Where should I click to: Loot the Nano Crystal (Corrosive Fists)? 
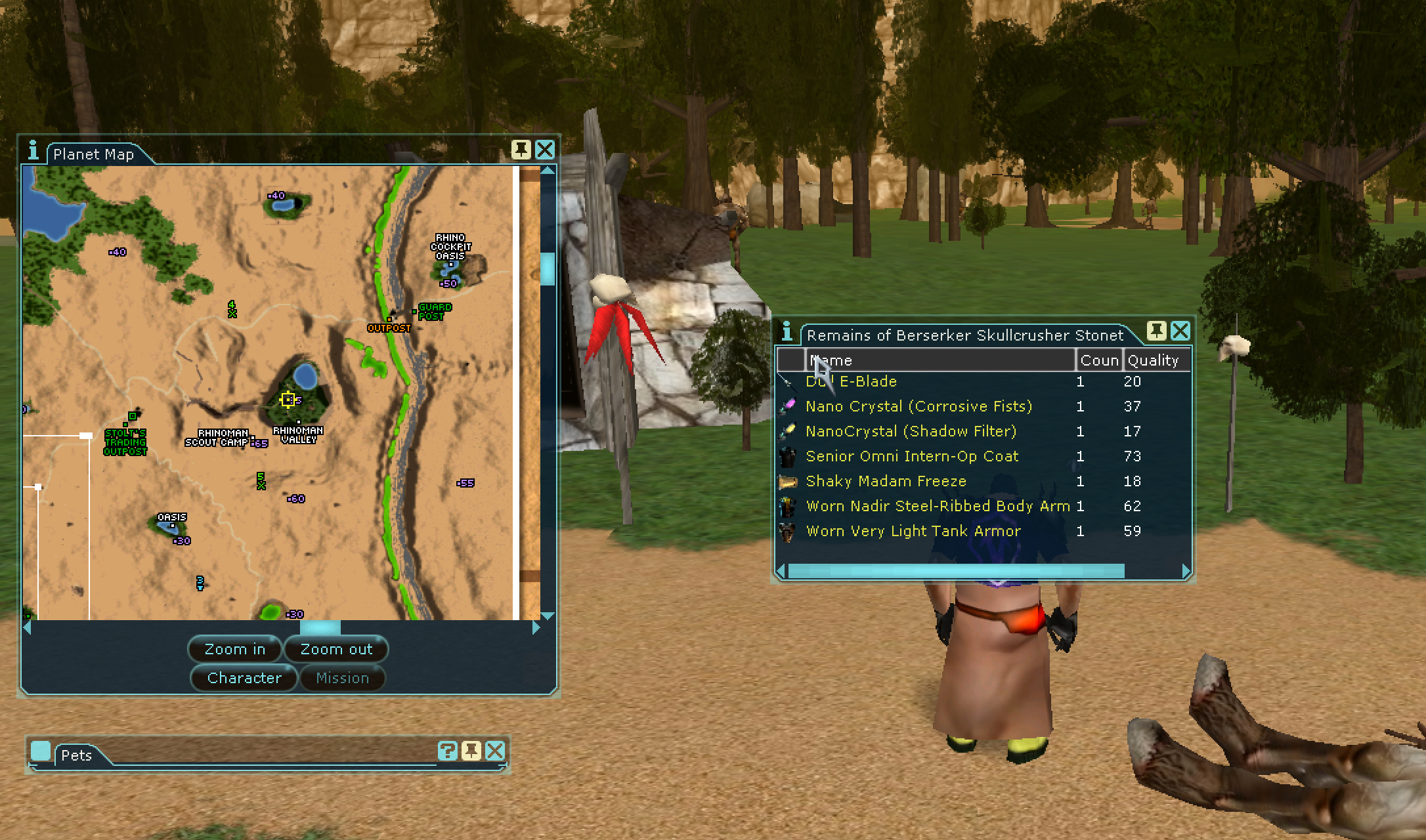point(918,406)
